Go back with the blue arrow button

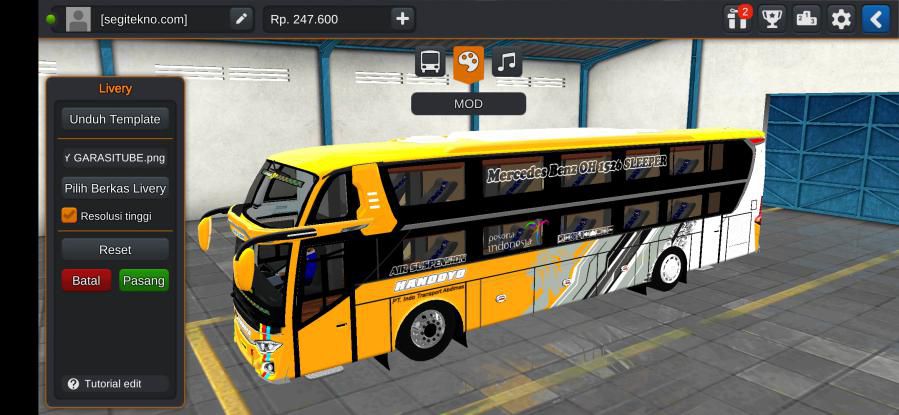tap(875, 19)
